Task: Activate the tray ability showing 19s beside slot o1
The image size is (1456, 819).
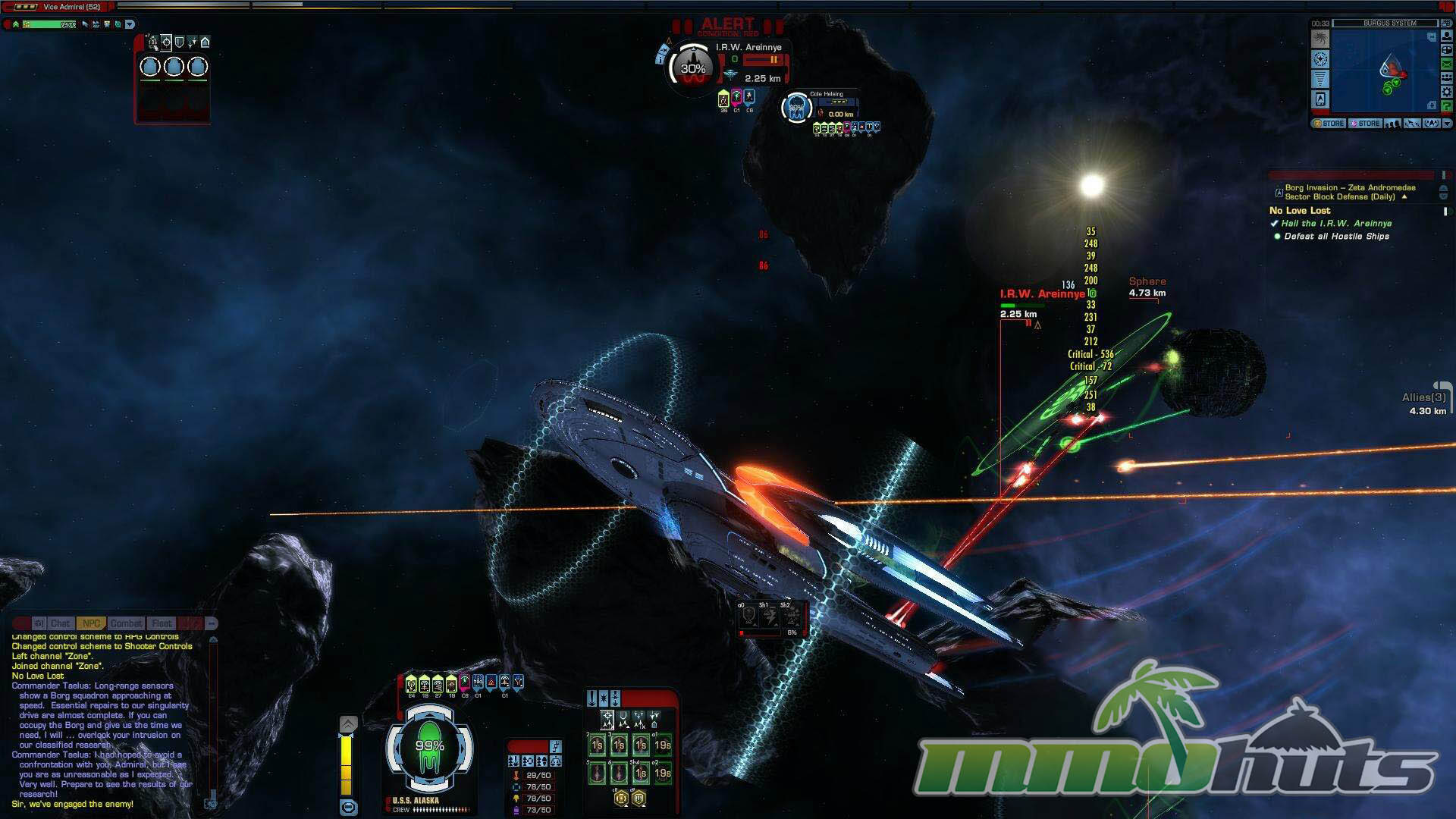Action: 662,745
